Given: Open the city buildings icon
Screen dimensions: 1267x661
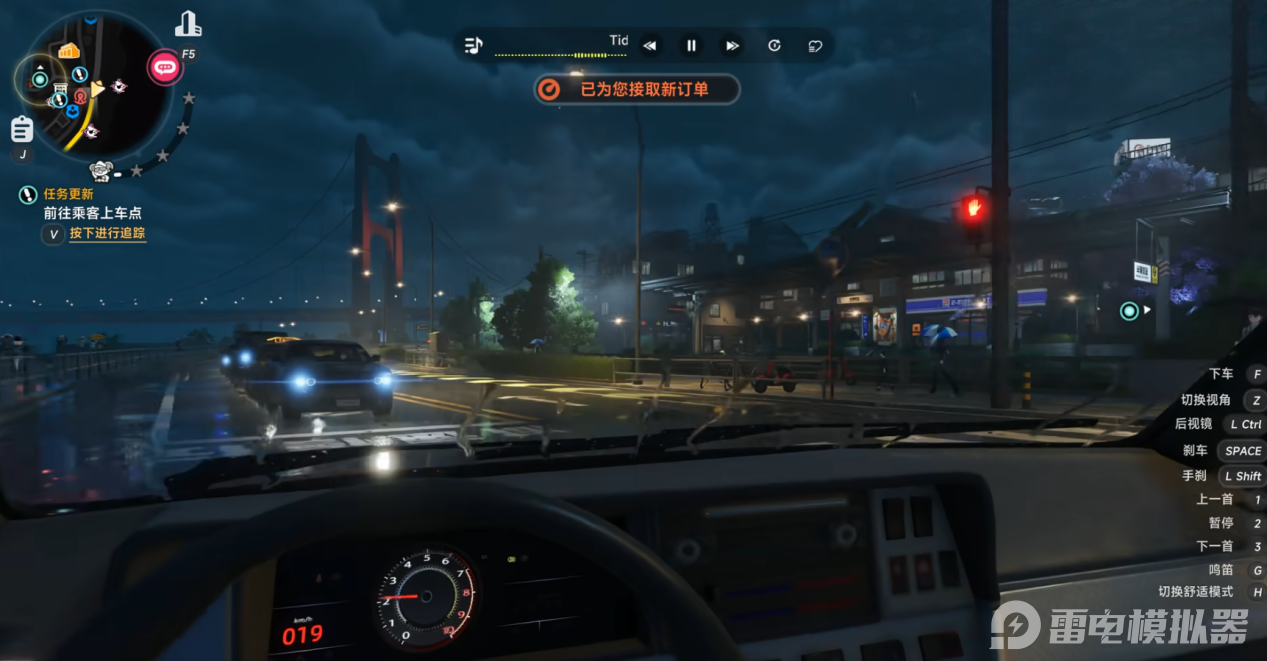Looking at the screenshot, I should pos(188,24).
